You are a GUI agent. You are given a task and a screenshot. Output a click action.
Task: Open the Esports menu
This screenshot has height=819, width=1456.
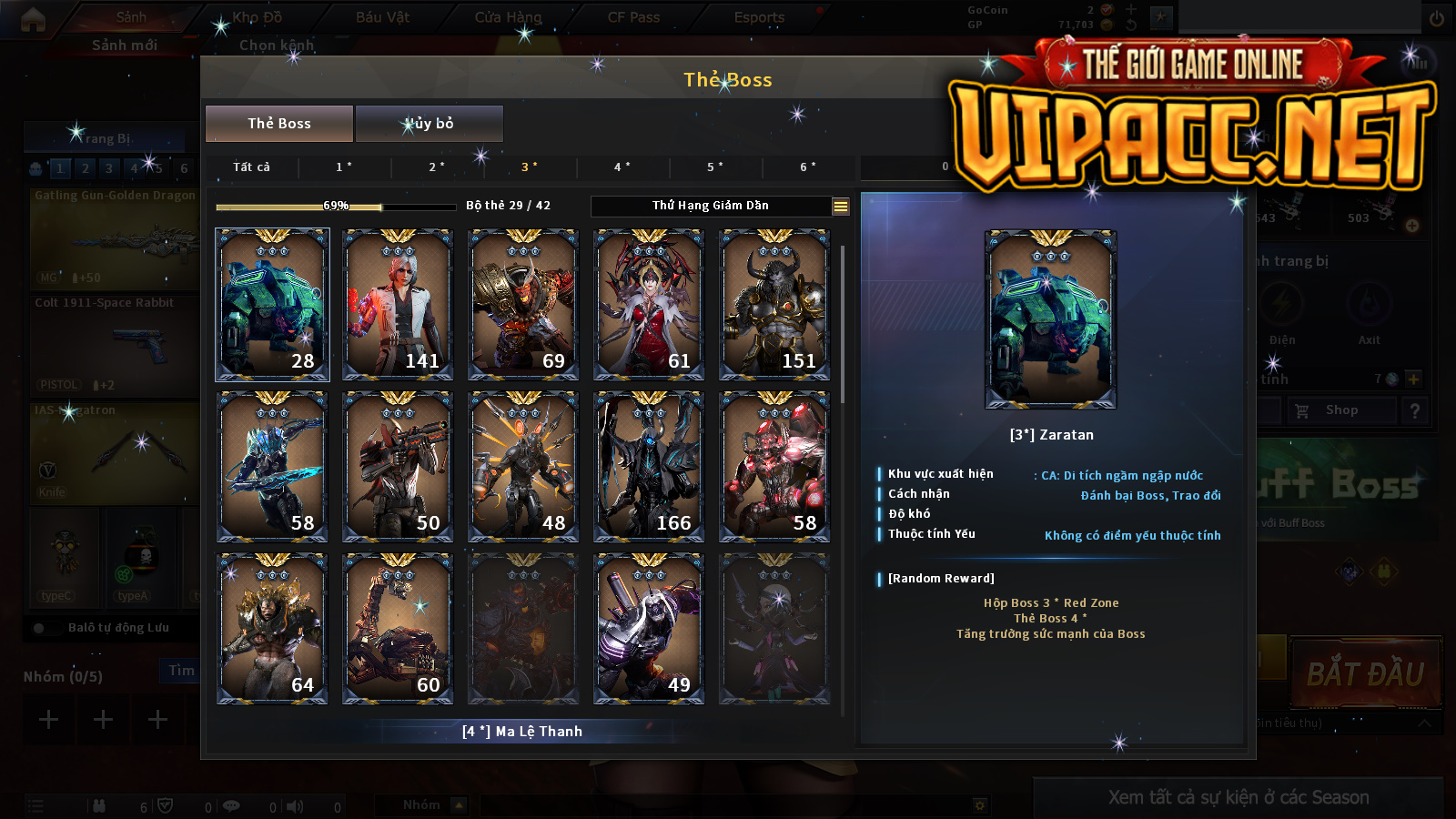(x=759, y=17)
